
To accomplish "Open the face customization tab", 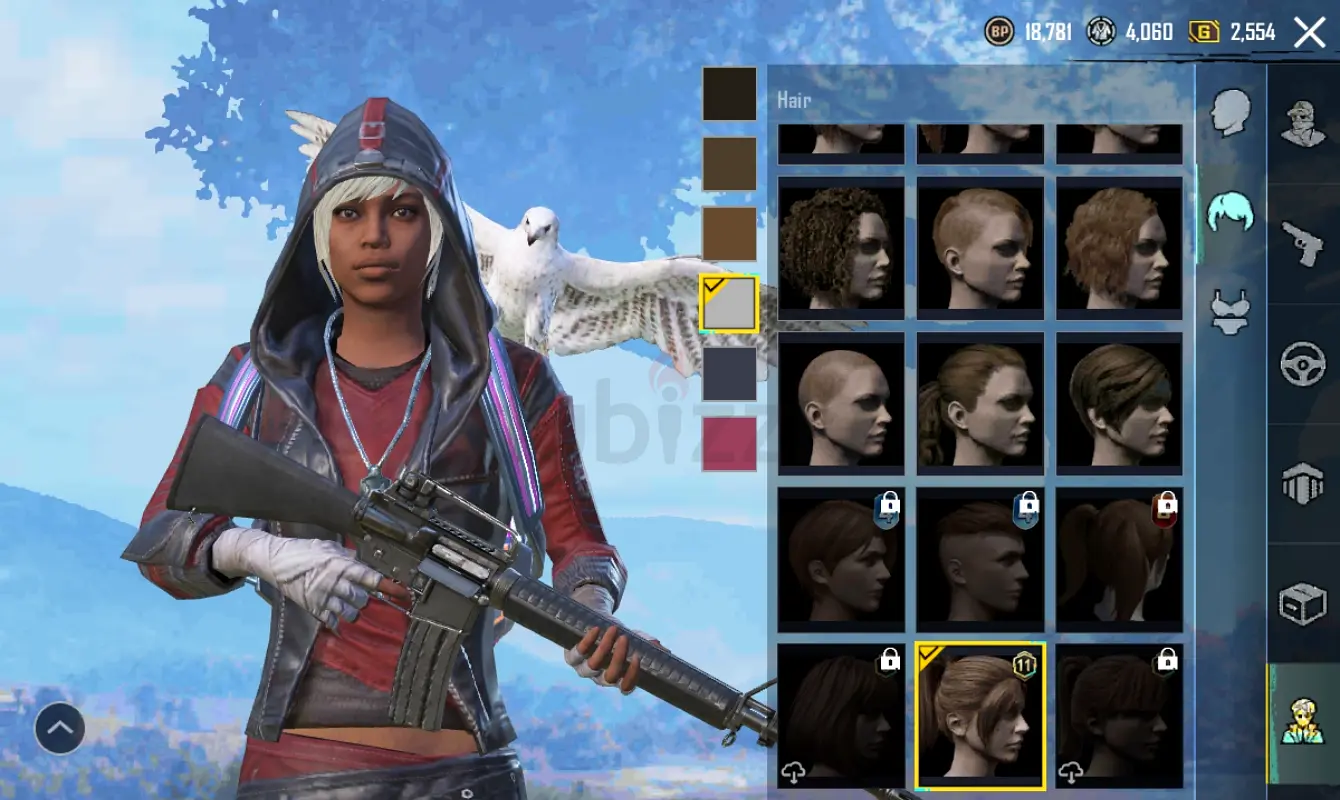I will click(x=1230, y=112).
